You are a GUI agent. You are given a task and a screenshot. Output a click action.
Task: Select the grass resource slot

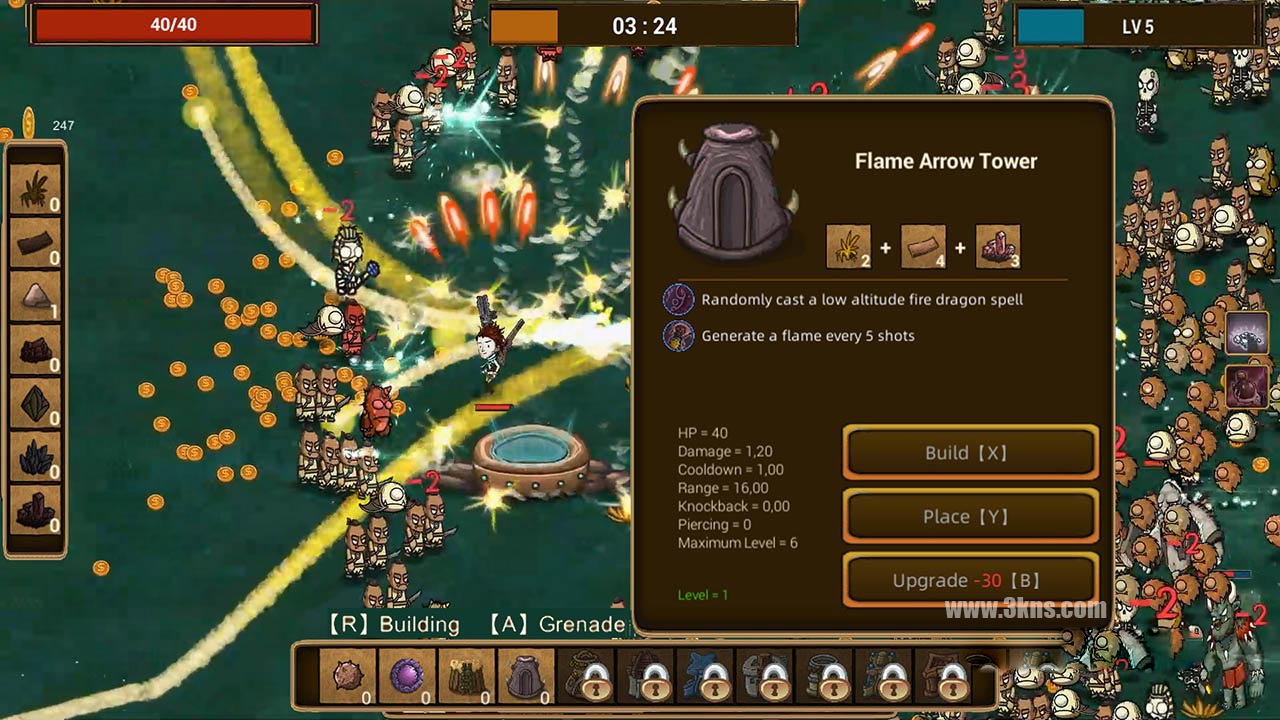(x=36, y=189)
